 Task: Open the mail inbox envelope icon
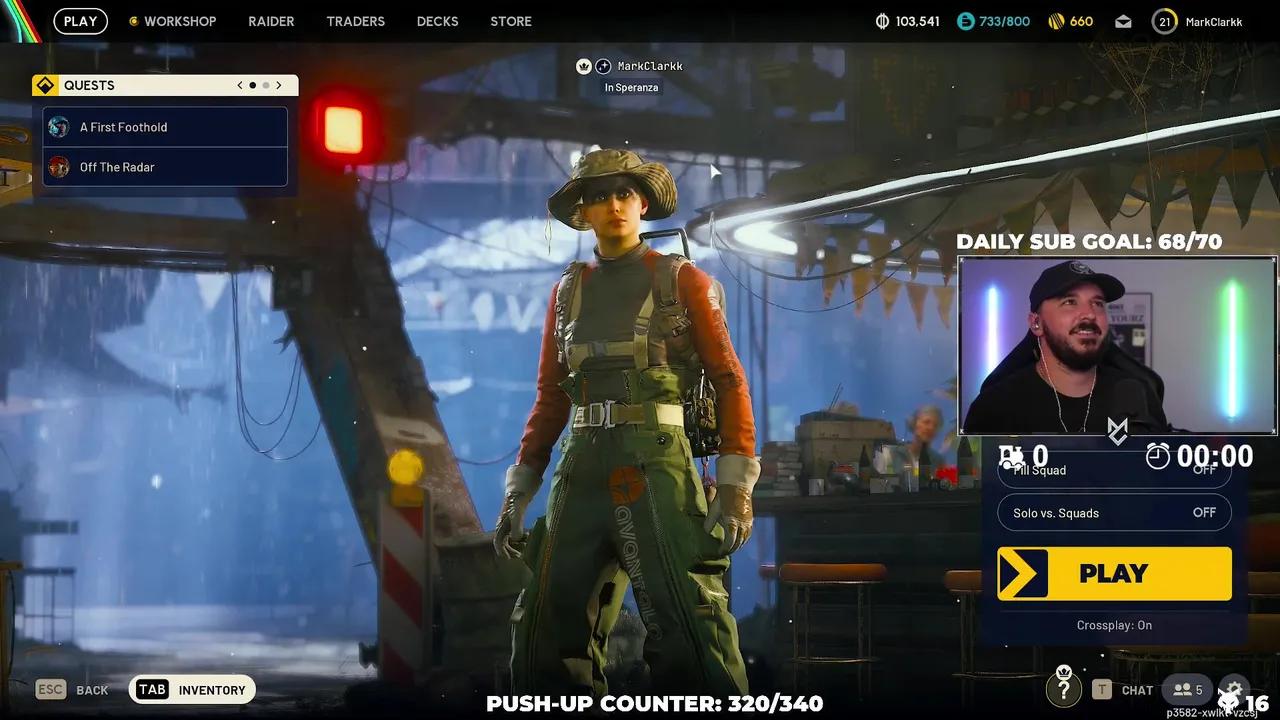1123,21
